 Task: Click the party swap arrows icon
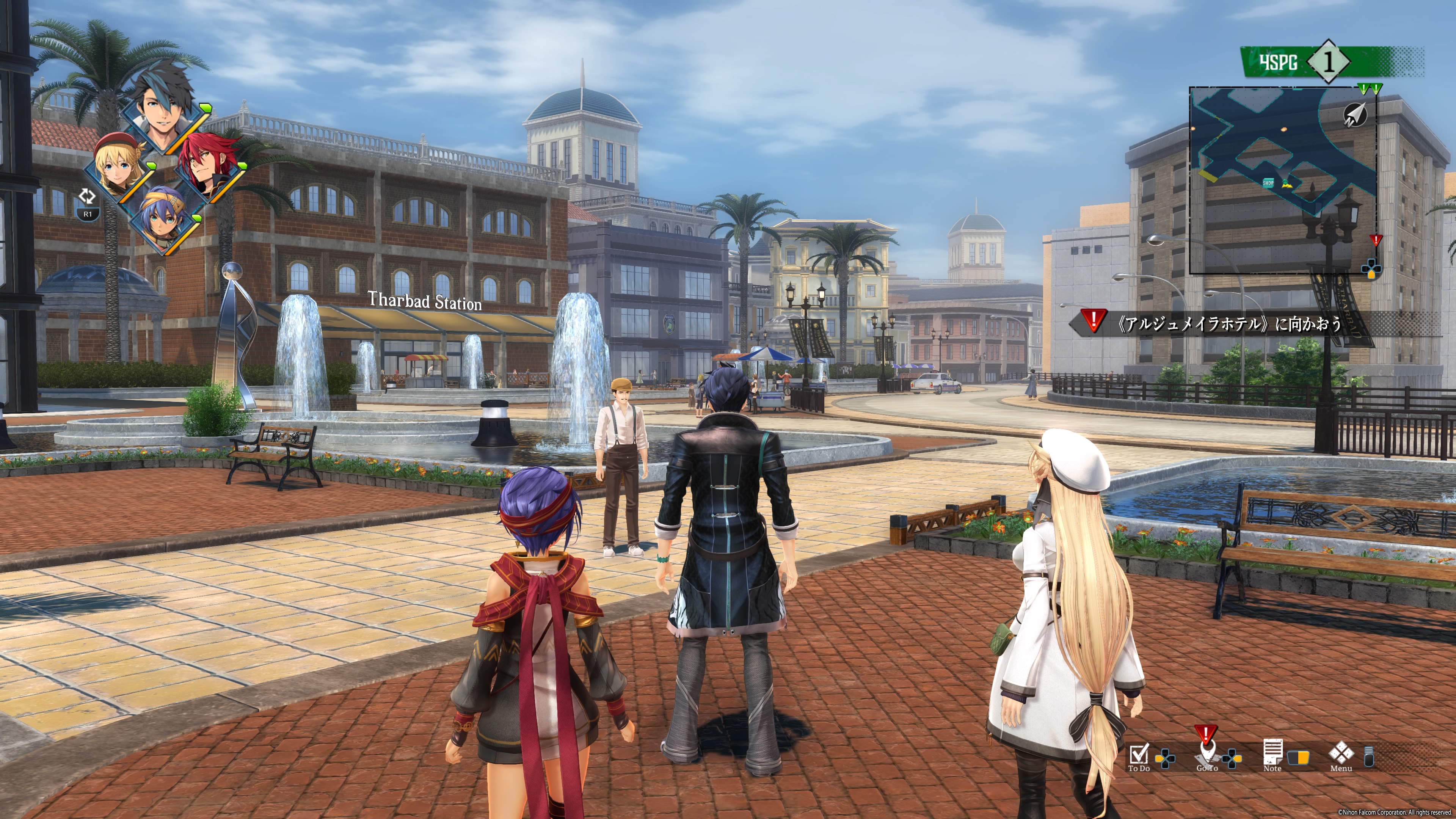click(87, 197)
